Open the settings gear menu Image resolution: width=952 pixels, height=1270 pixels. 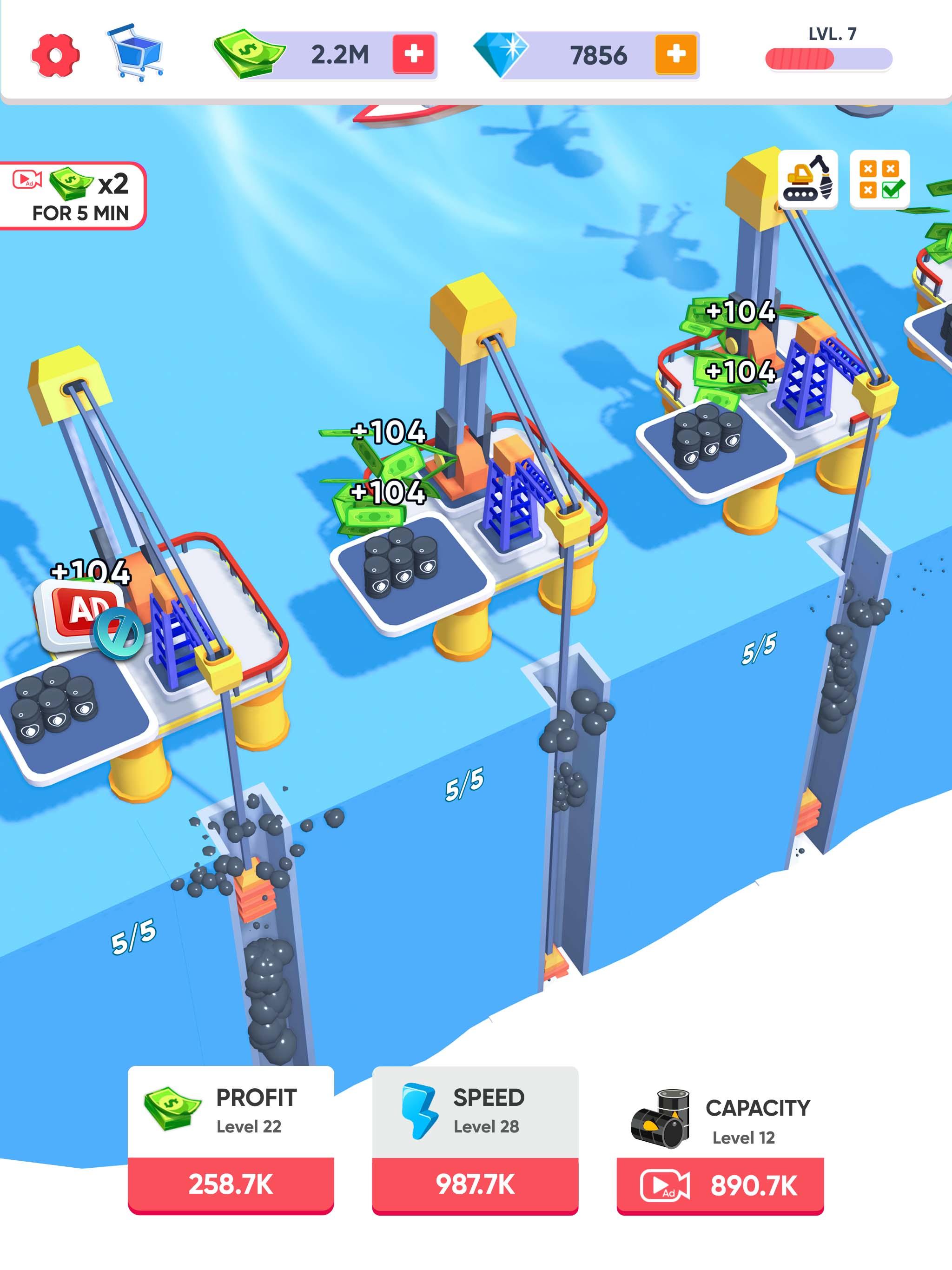[55, 56]
